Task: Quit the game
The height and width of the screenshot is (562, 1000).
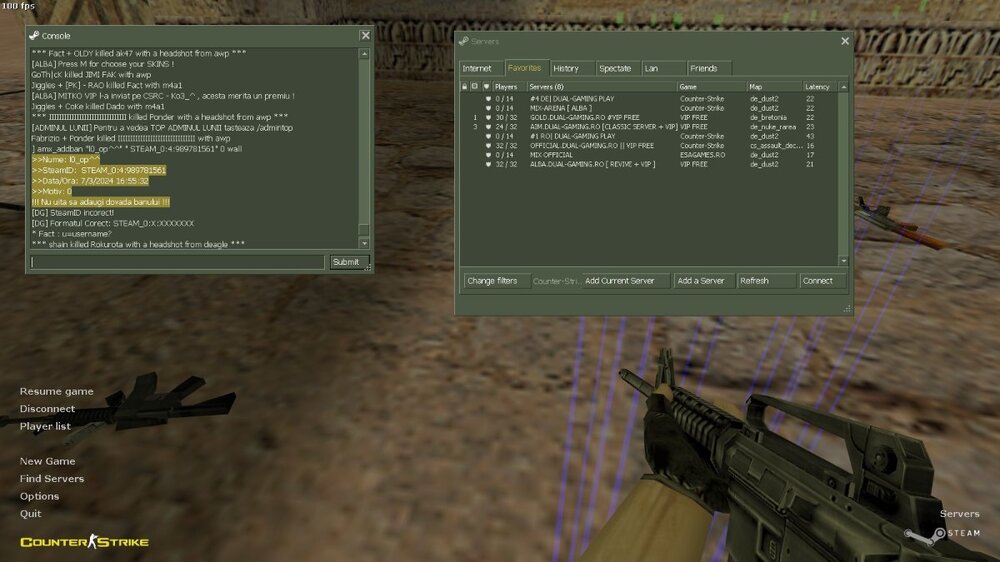Action: [x=31, y=513]
